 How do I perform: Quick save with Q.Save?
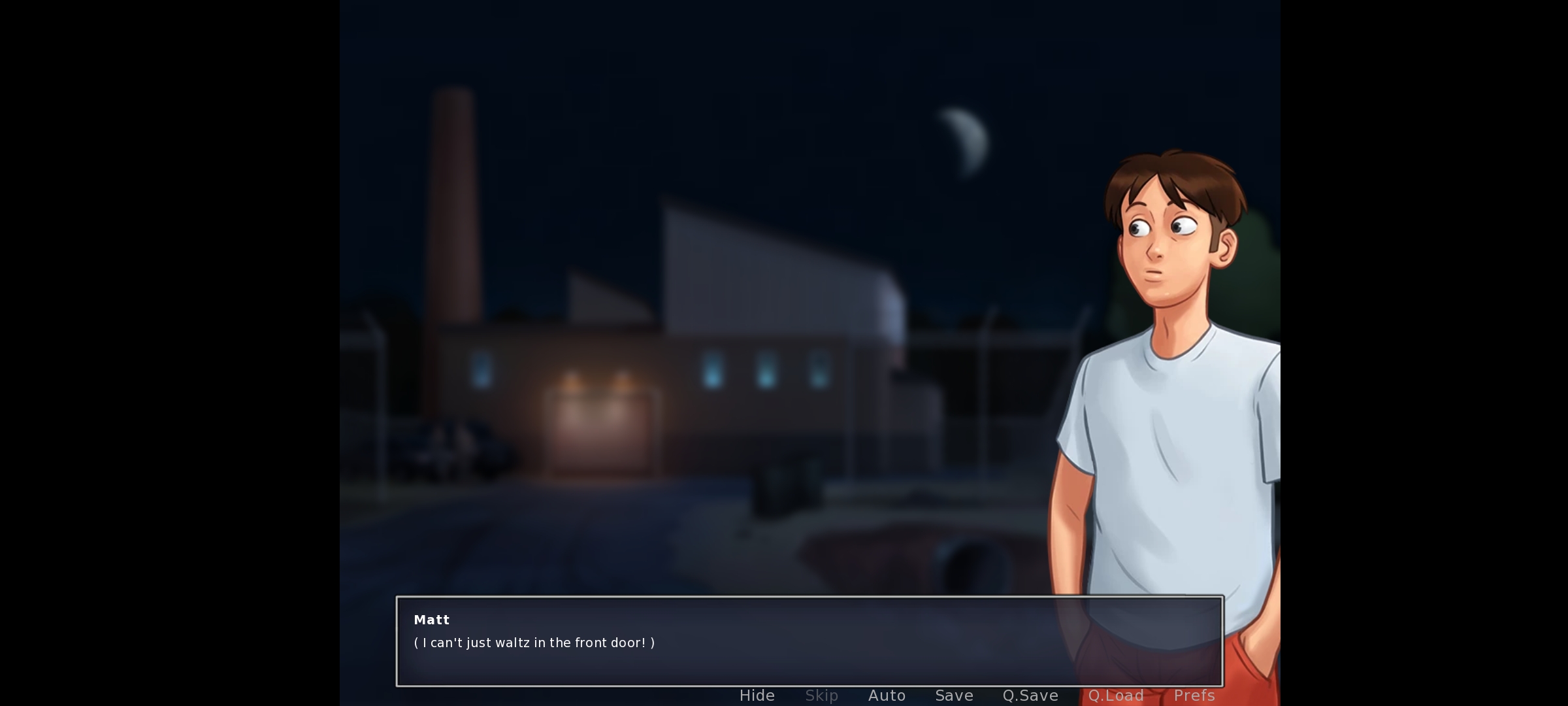coord(1030,696)
